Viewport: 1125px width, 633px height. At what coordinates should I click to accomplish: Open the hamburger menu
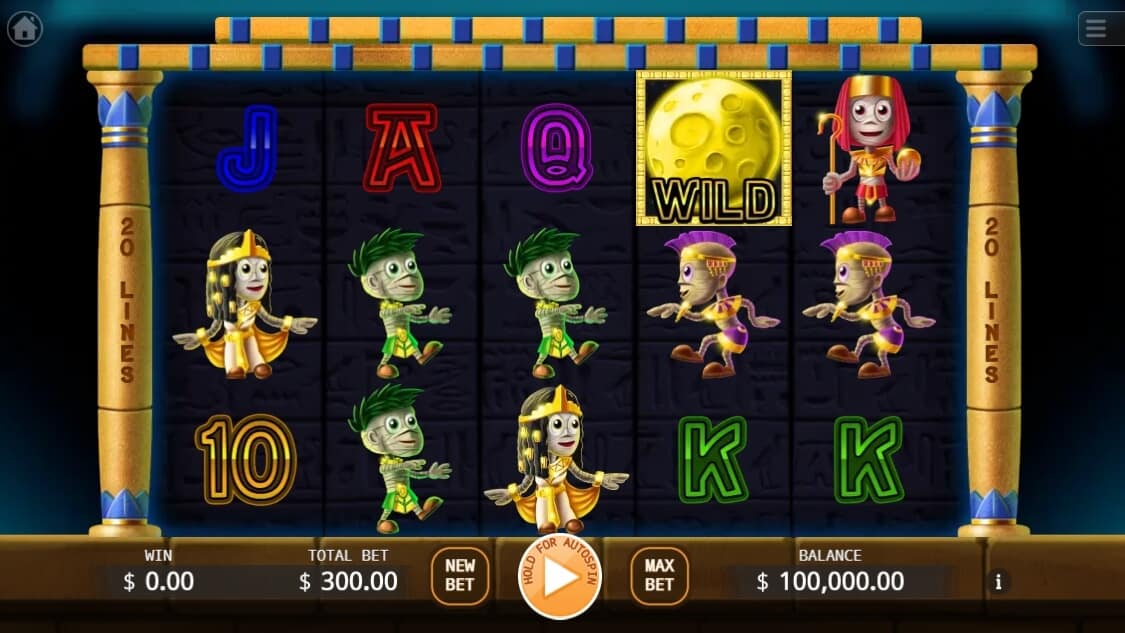tap(1098, 28)
